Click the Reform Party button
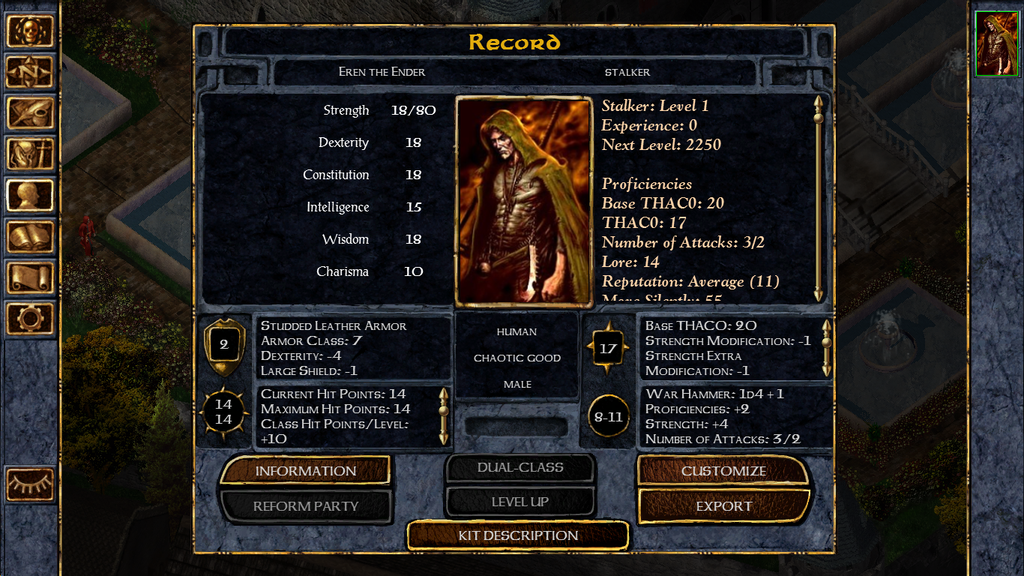The width and height of the screenshot is (1024, 576). 305,506
